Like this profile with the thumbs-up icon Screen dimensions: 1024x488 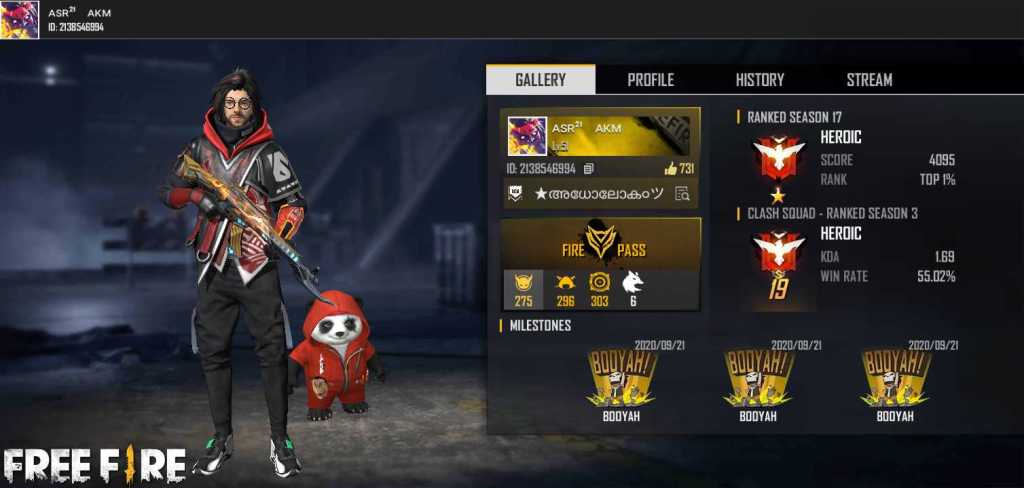(x=670, y=169)
